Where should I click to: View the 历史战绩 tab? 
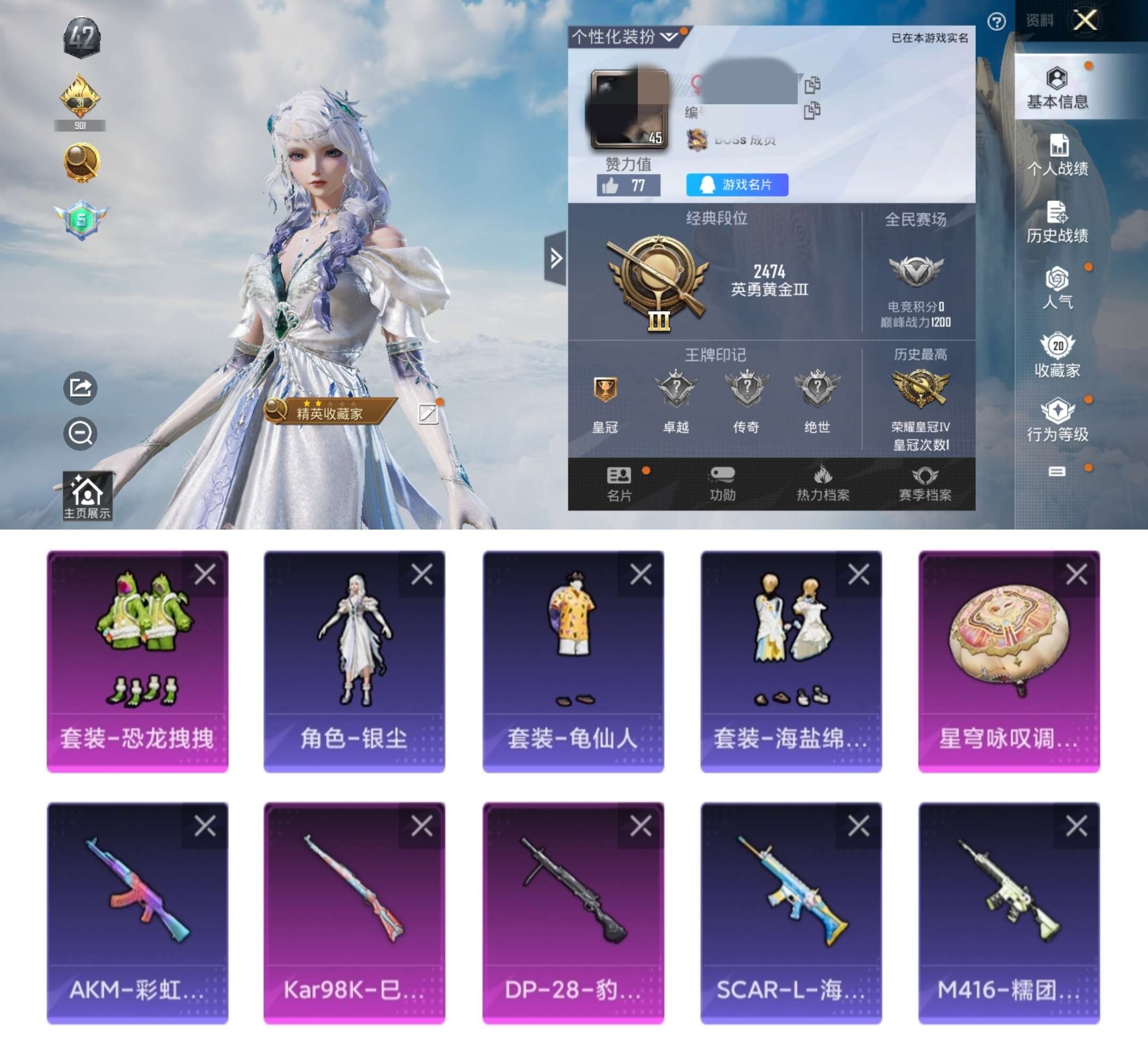pyautogui.click(x=1057, y=222)
